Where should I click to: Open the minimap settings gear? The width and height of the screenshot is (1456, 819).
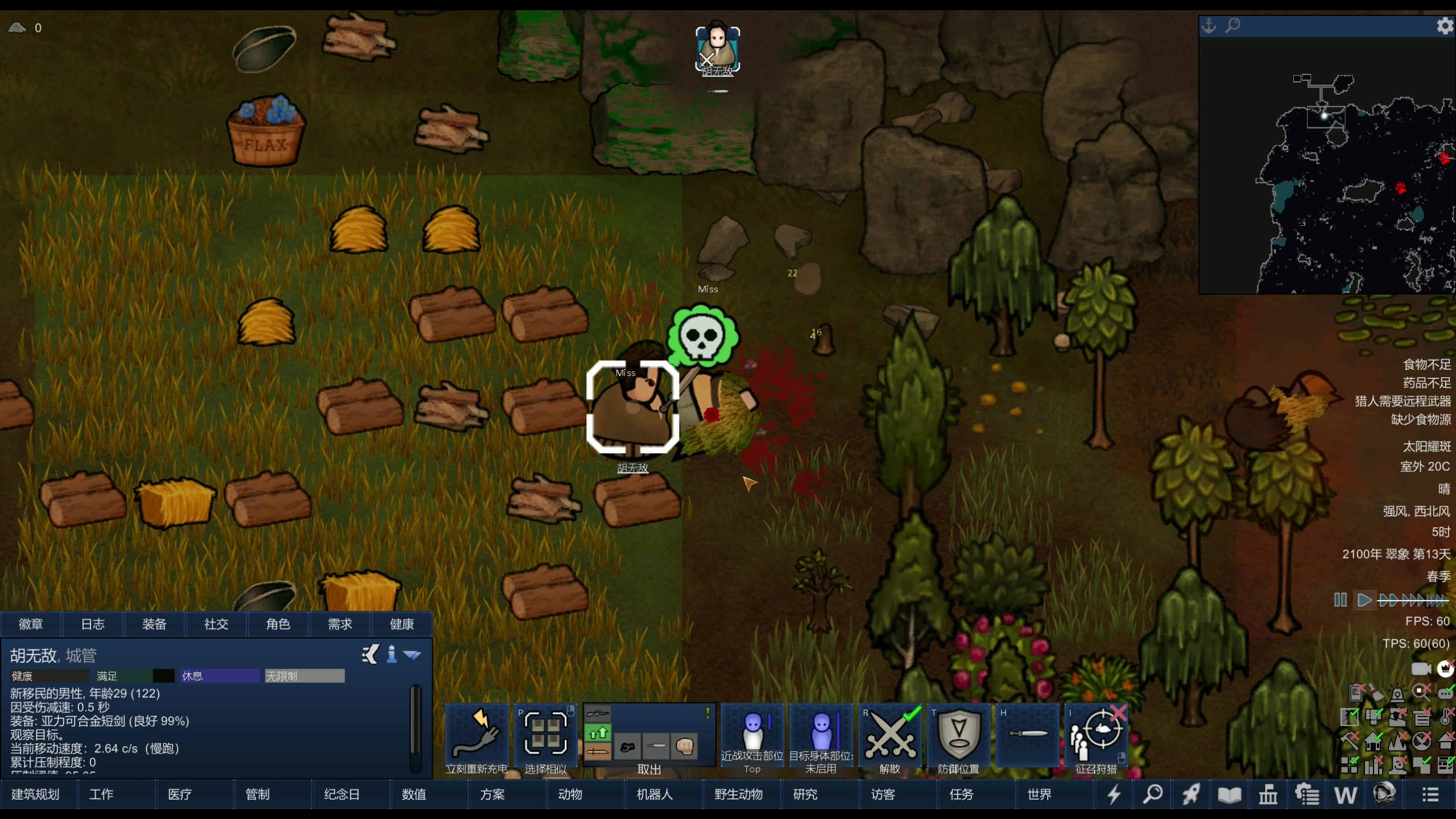(x=1445, y=26)
